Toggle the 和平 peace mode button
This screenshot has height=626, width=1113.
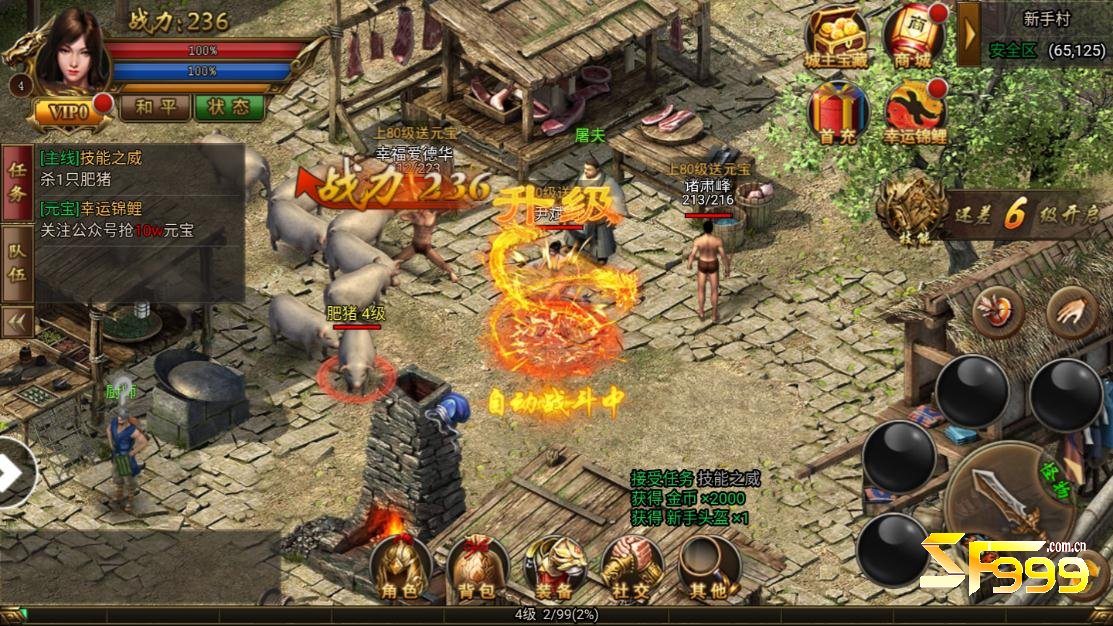click(156, 107)
